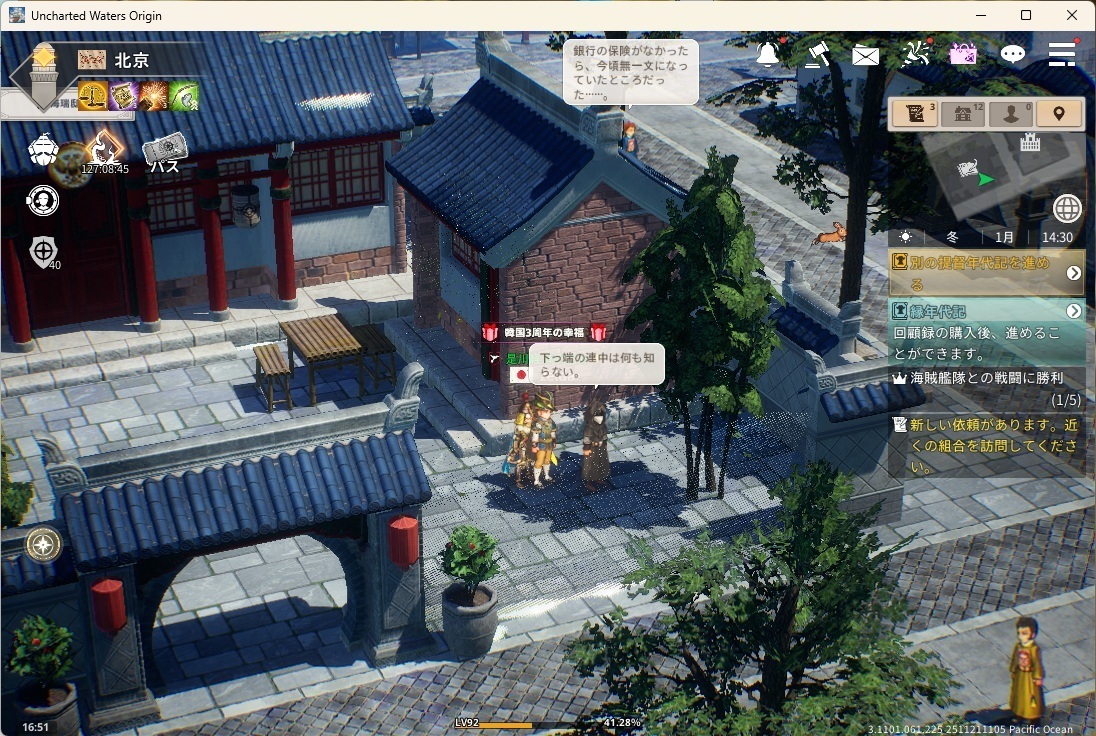Viewport: 1096px width, 736px height.
Task: Maximize the Uncharted Waters Origin window
Action: tap(1026, 15)
